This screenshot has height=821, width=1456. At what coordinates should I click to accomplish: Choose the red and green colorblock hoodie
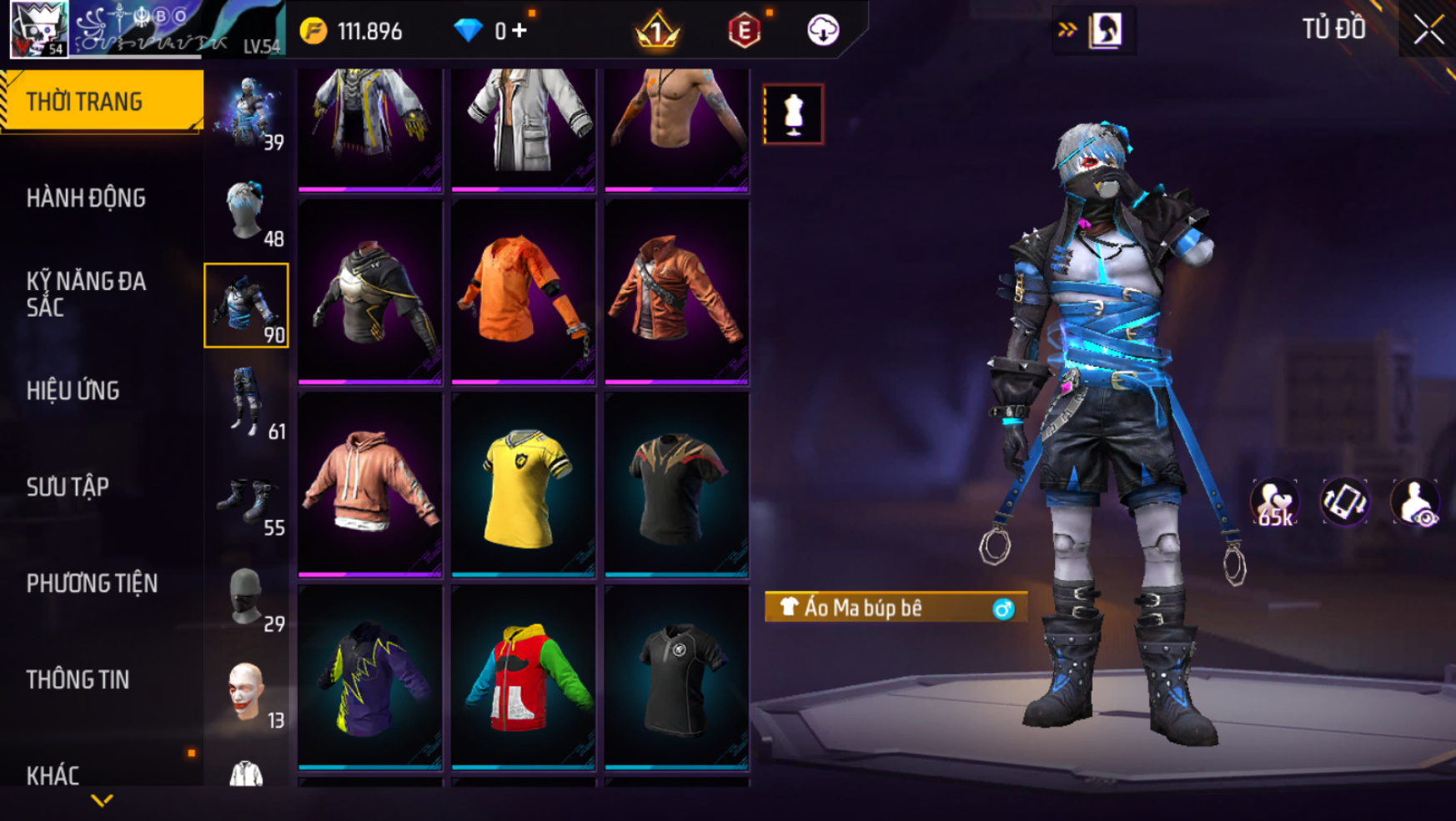click(x=523, y=677)
